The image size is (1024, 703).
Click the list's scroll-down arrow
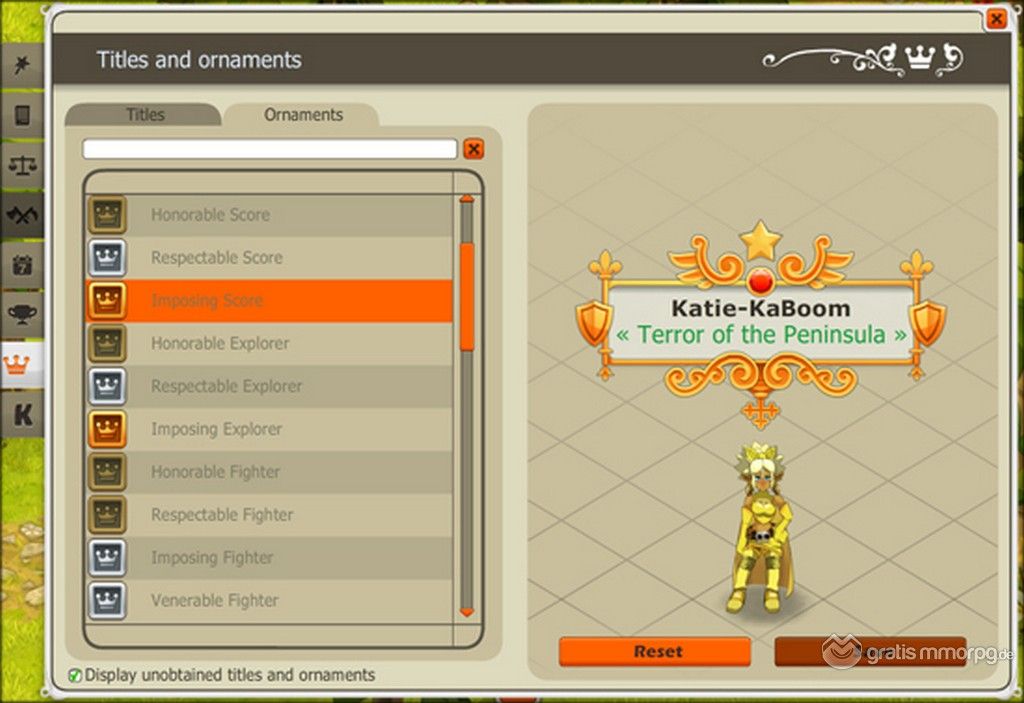[x=466, y=611]
